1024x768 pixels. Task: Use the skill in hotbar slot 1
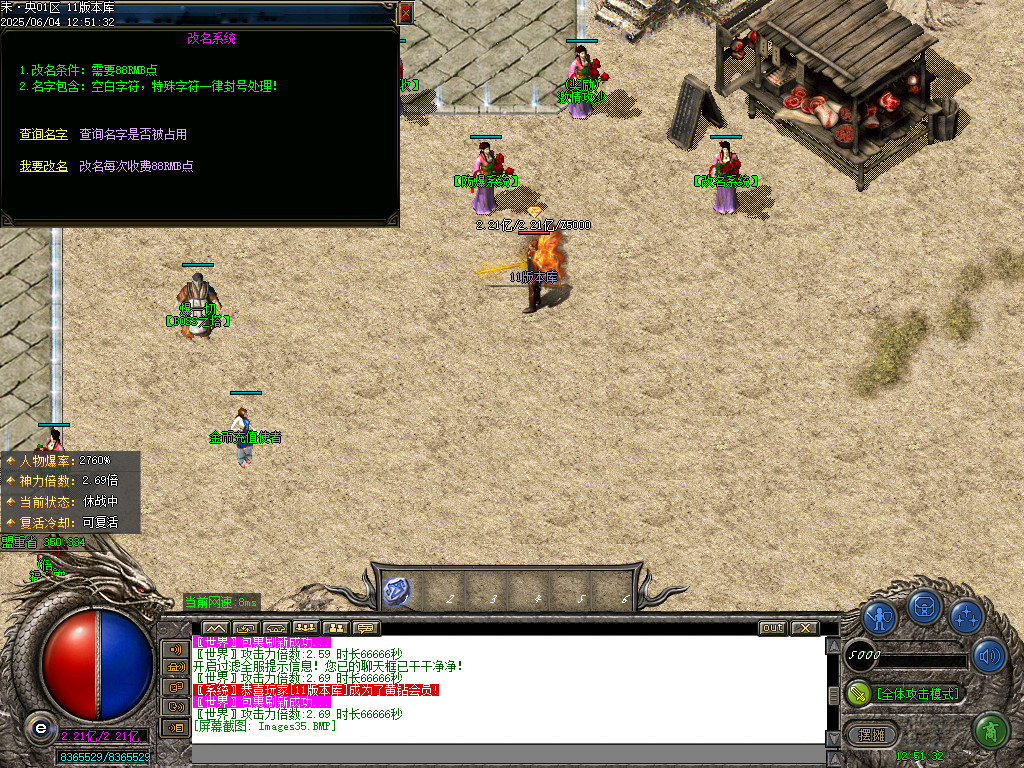tap(396, 589)
